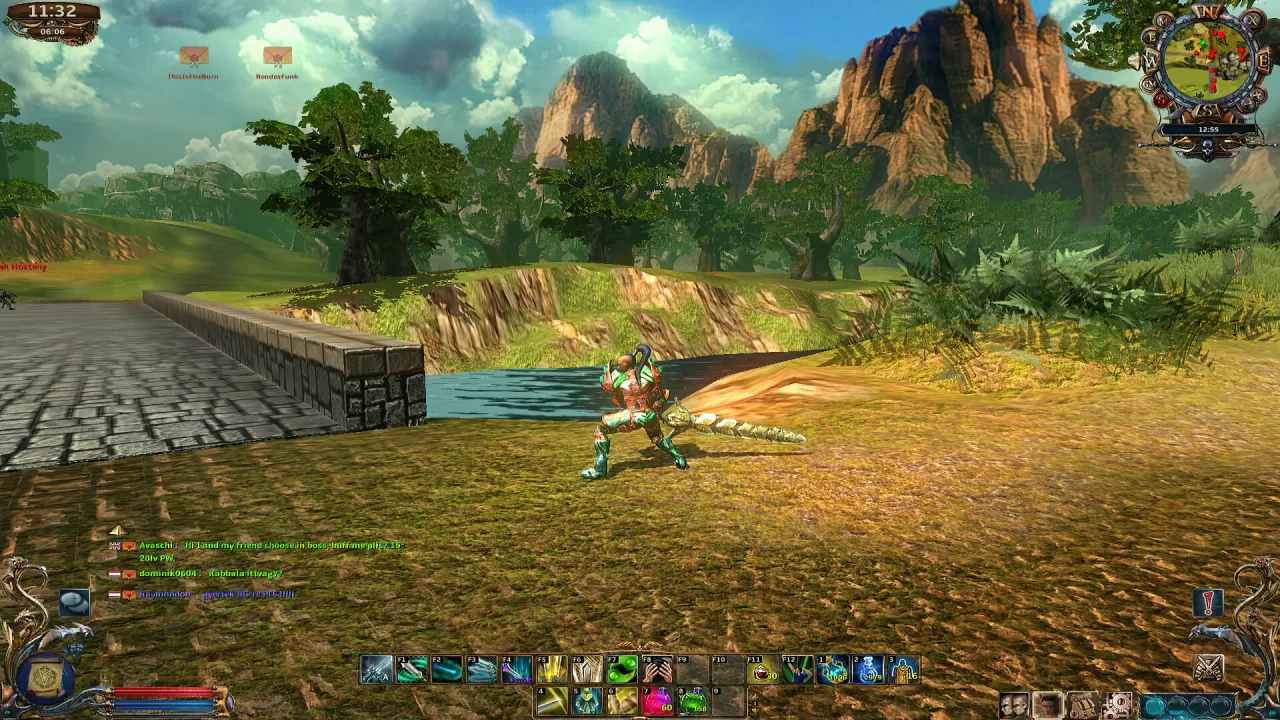Click the circular minimap

1210,65
